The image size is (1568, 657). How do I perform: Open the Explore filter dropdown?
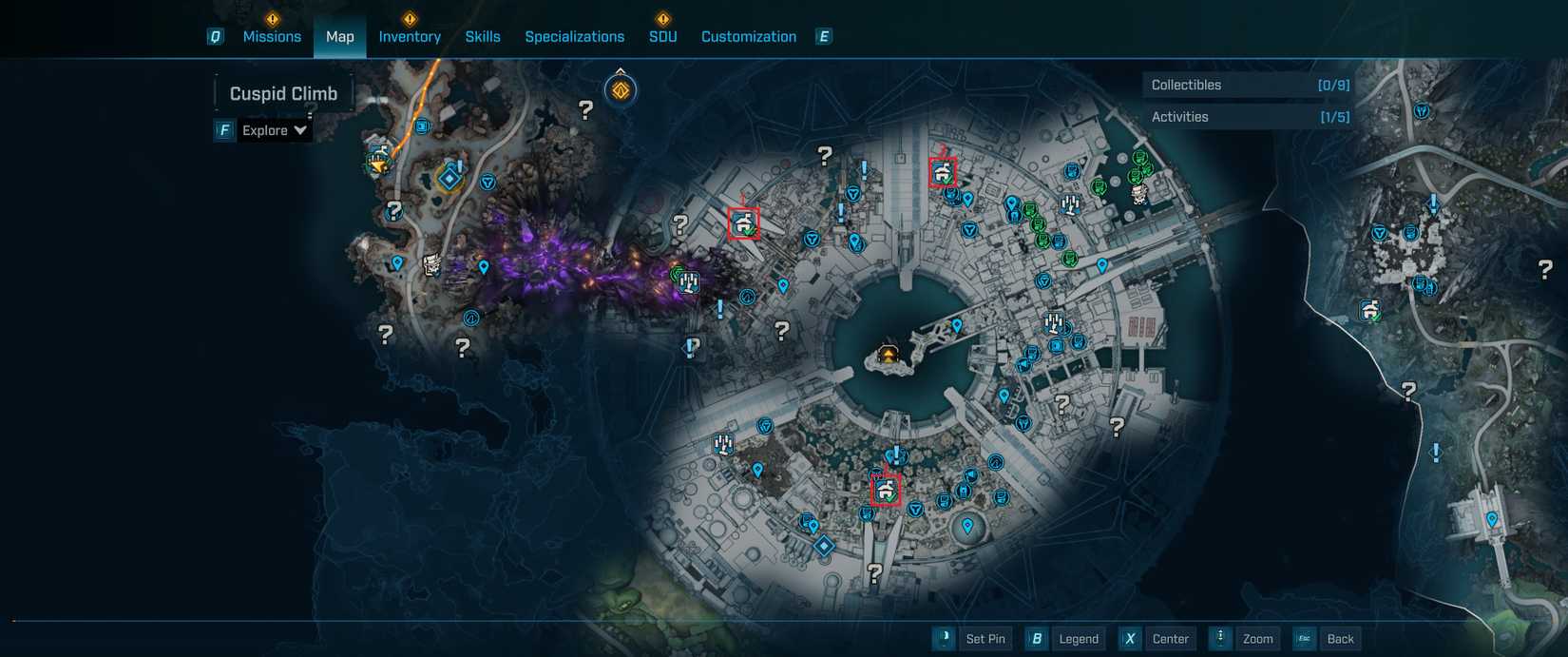coord(274,130)
